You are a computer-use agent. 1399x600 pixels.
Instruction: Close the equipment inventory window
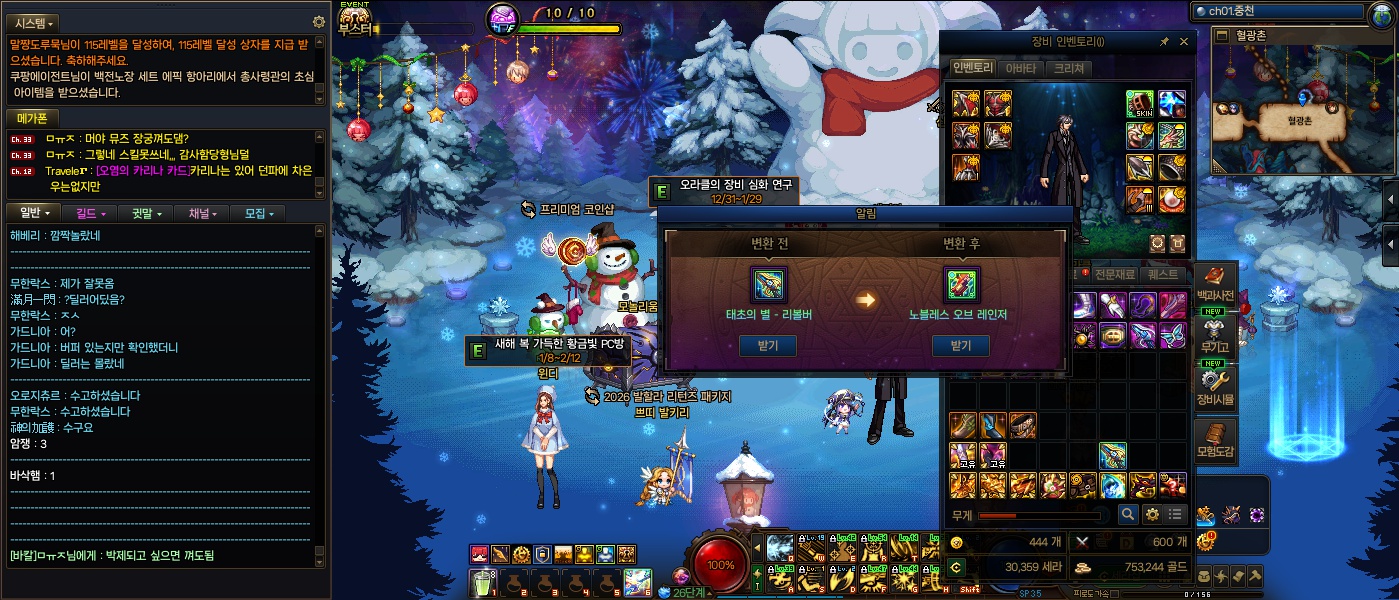(x=1184, y=42)
